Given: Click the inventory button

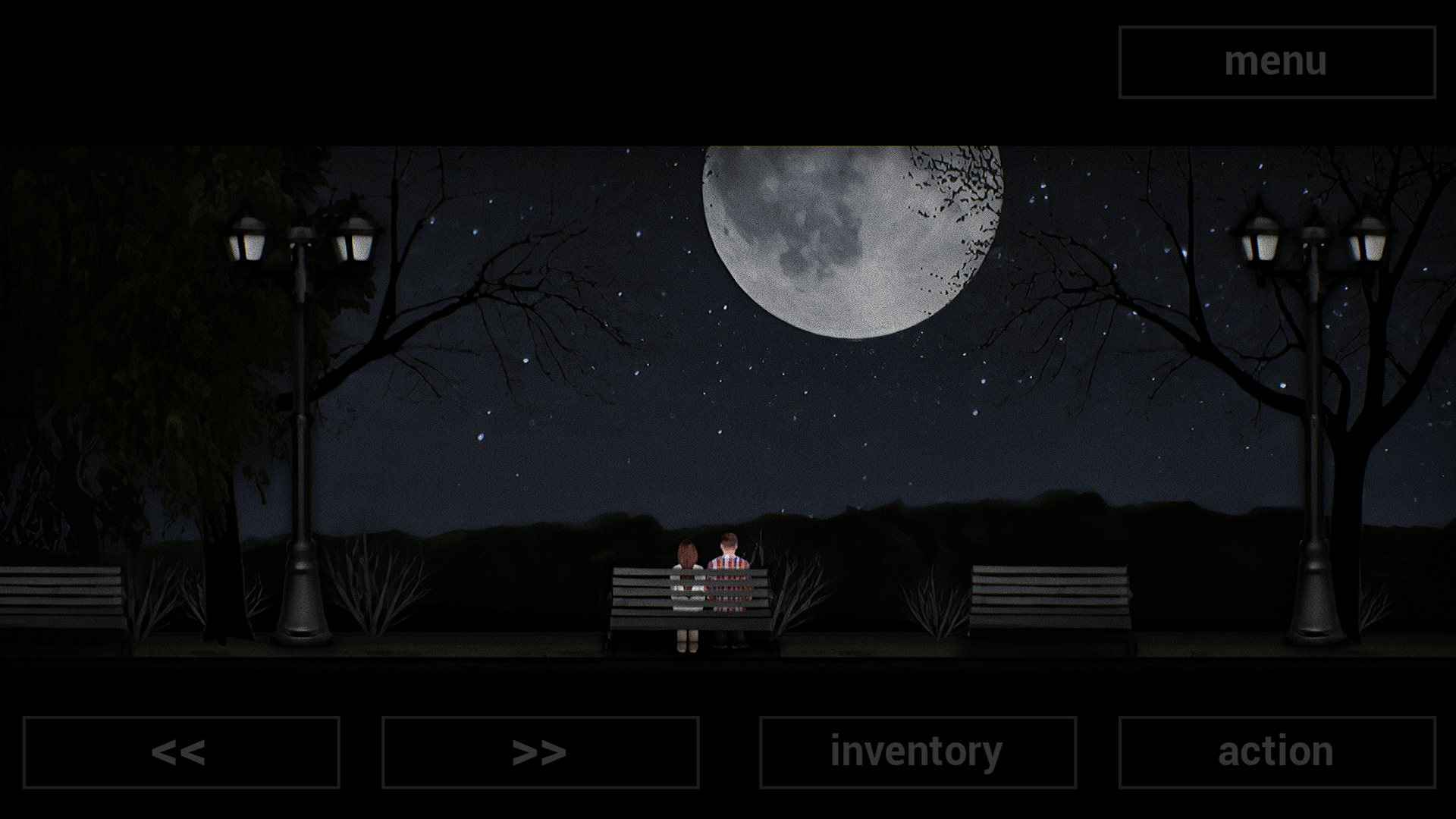Looking at the screenshot, I should point(912,752).
